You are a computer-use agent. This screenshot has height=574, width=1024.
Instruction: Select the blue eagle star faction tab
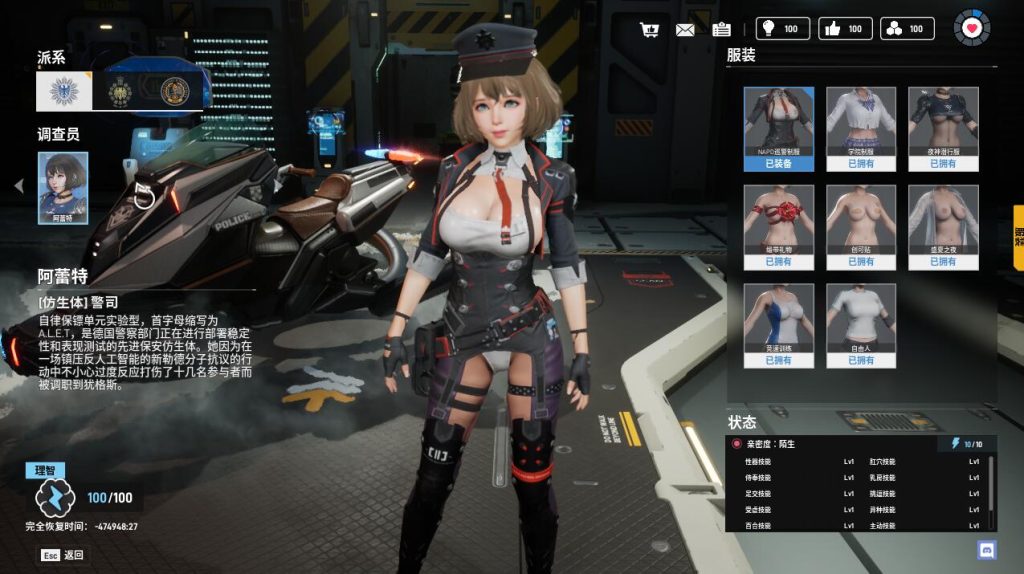tap(64, 92)
